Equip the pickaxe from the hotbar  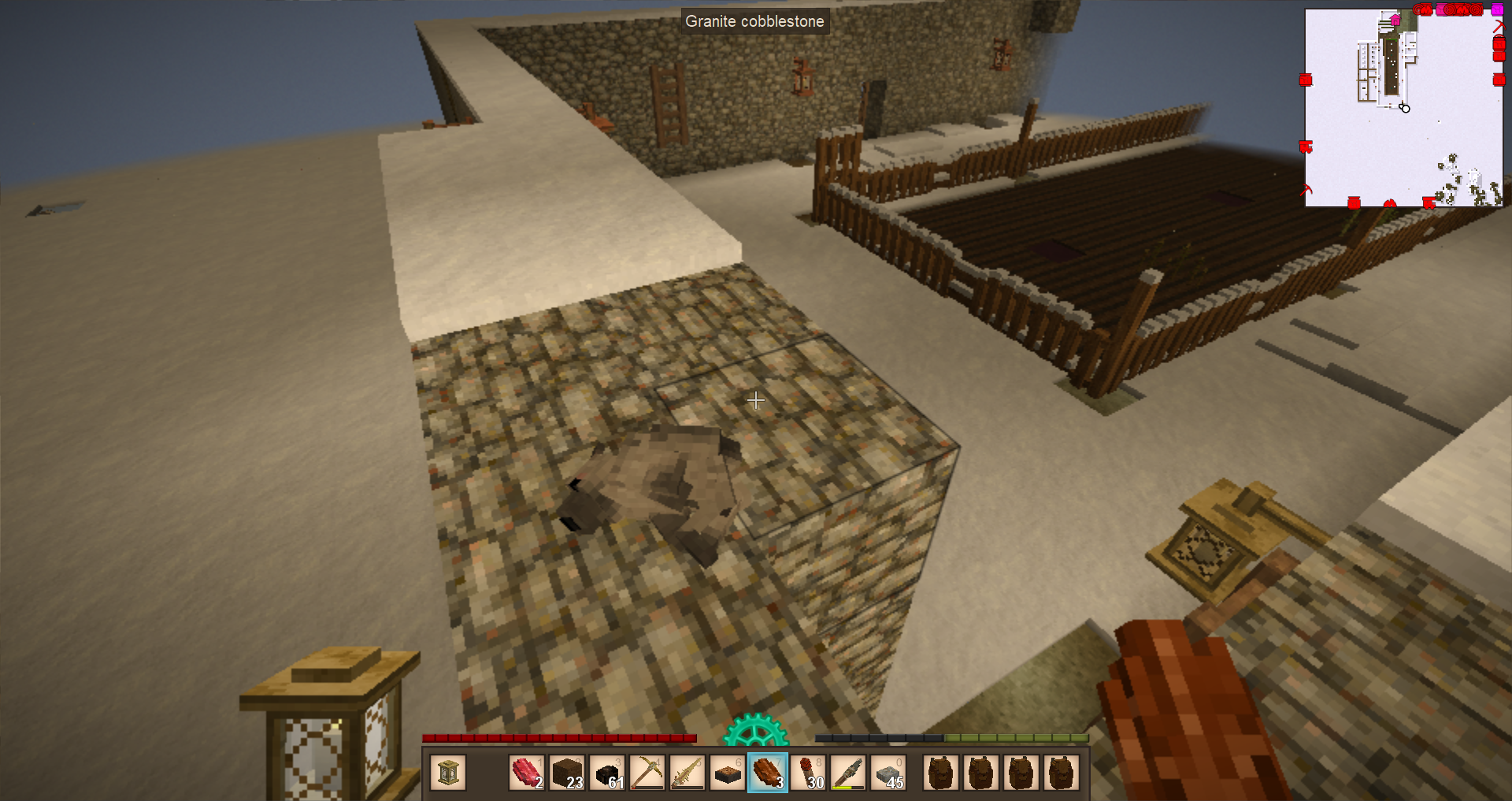pos(647,773)
